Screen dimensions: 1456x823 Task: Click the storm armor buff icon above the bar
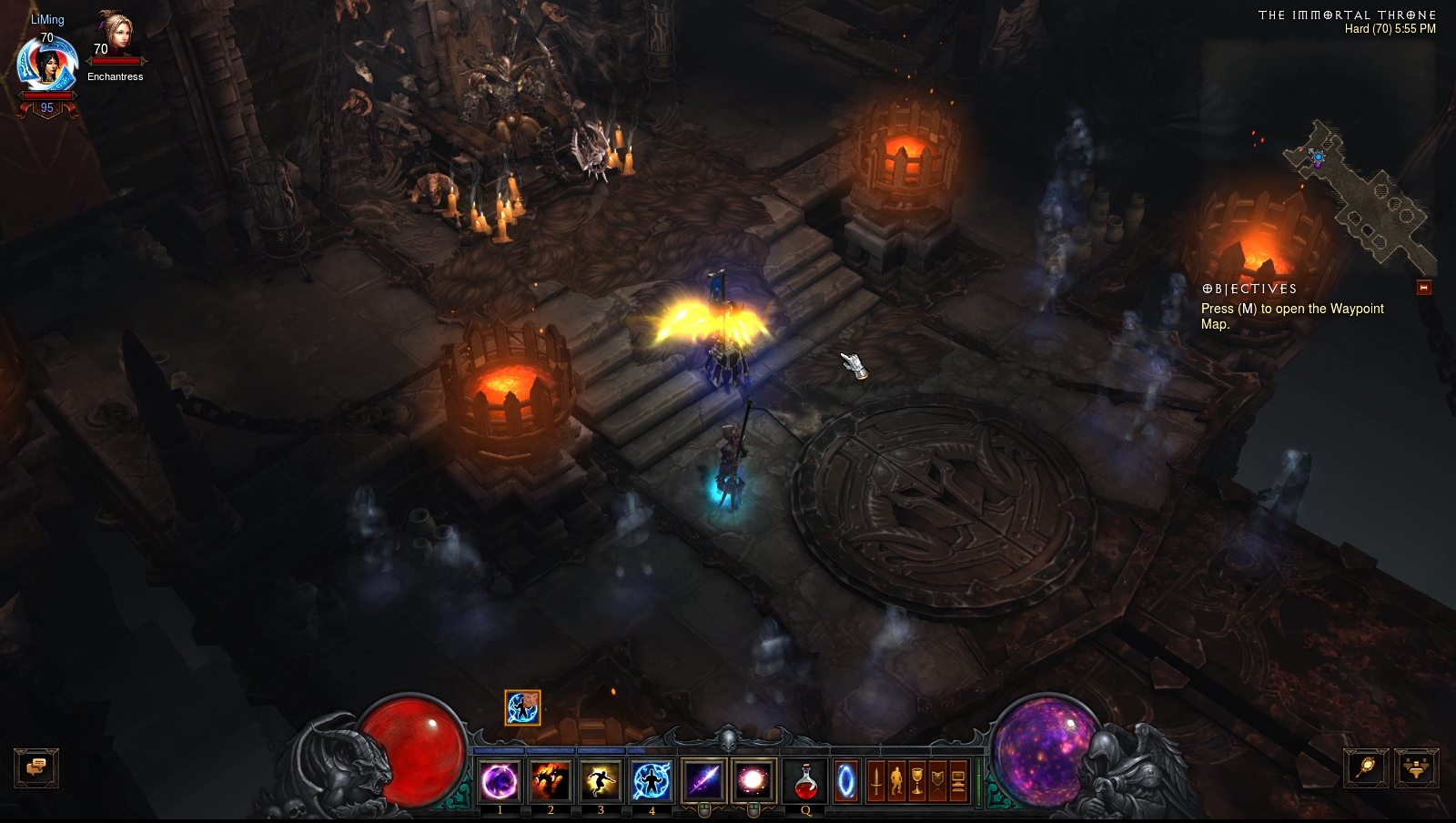(x=522, y=707)
